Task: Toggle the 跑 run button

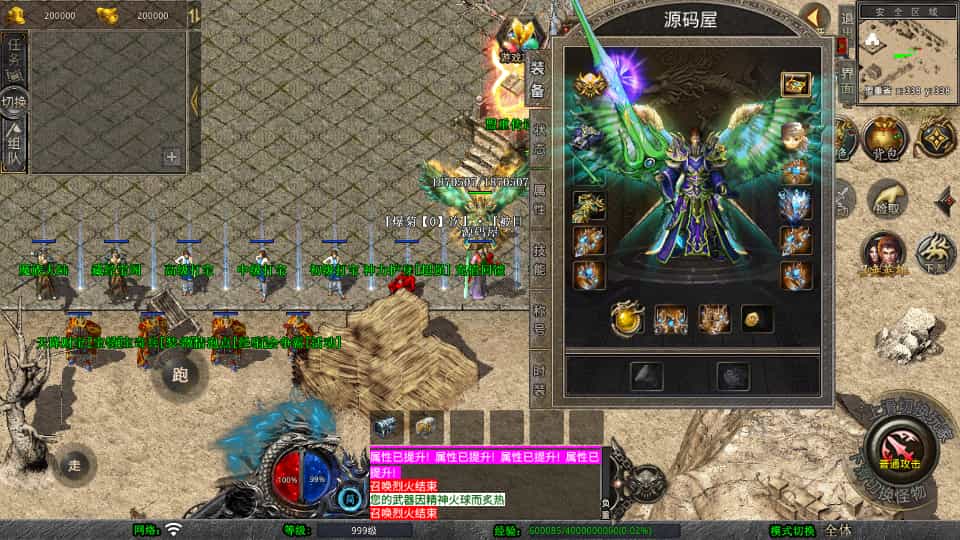Action: pyautogui.click(x=180, y=375)
